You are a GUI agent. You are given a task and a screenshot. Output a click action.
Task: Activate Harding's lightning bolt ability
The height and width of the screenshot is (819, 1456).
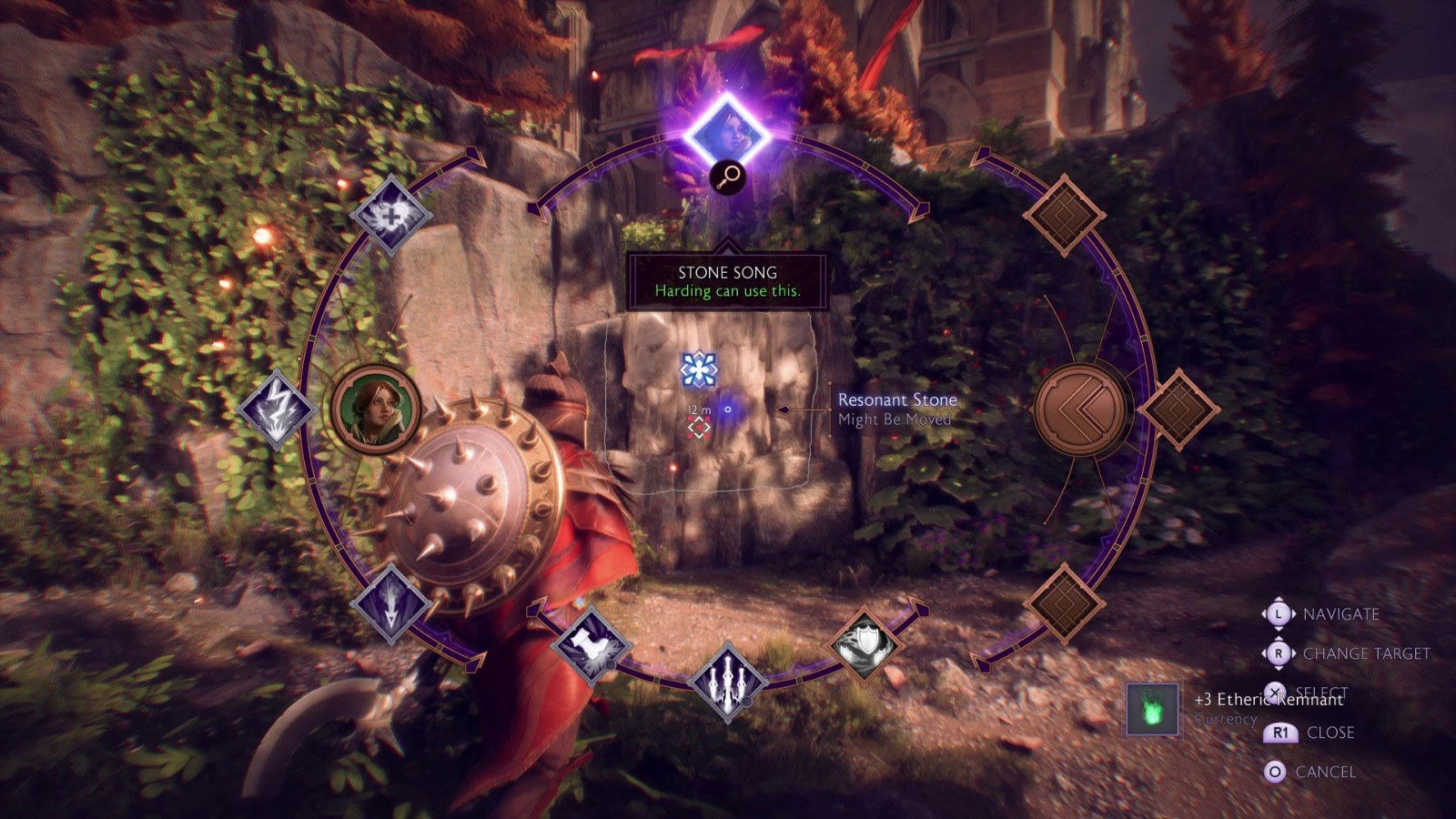(276, 409)
